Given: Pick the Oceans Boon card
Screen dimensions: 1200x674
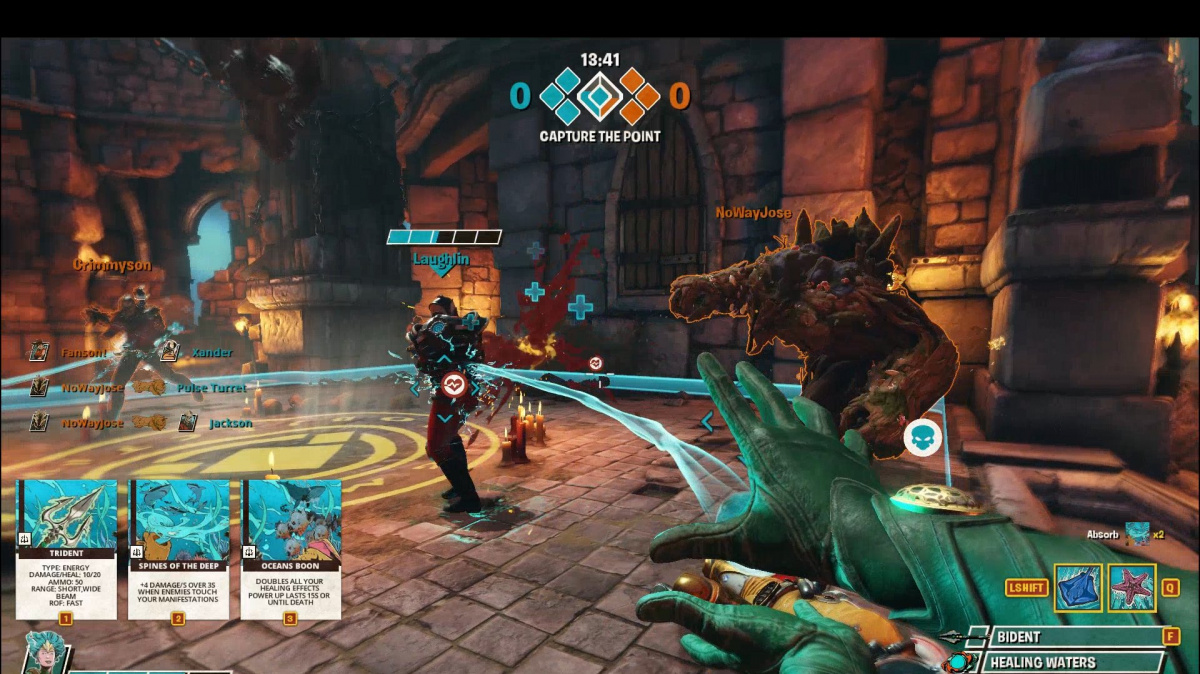Looking at the screenshot, I should coord(291,548).
